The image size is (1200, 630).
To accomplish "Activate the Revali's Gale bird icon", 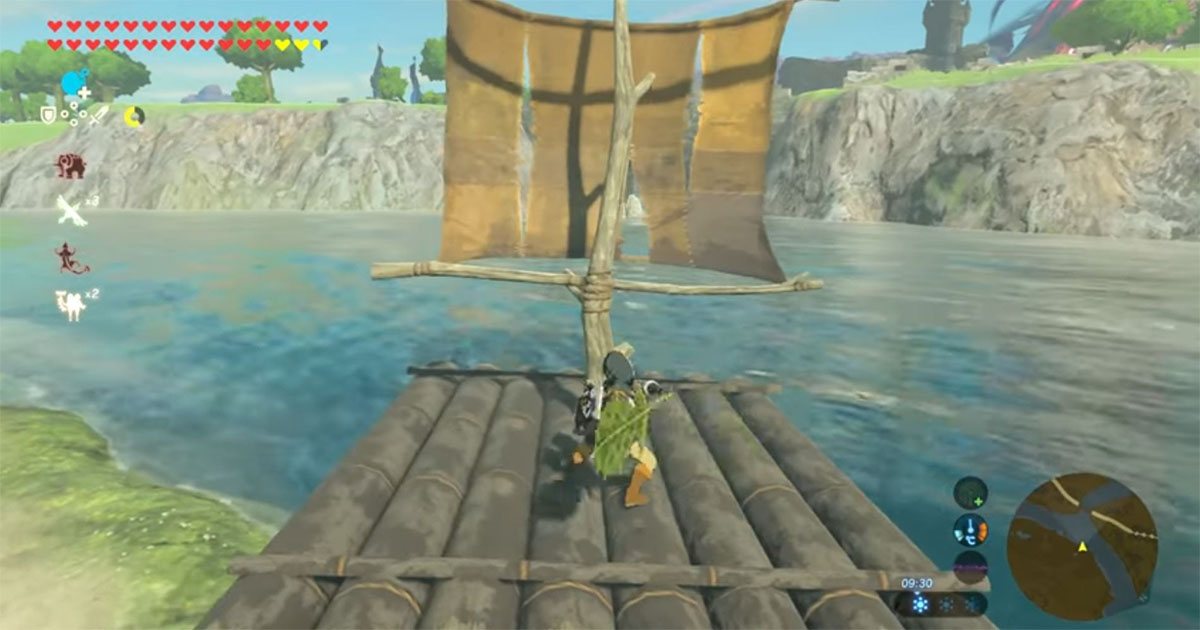I will (x=70, y=210).
